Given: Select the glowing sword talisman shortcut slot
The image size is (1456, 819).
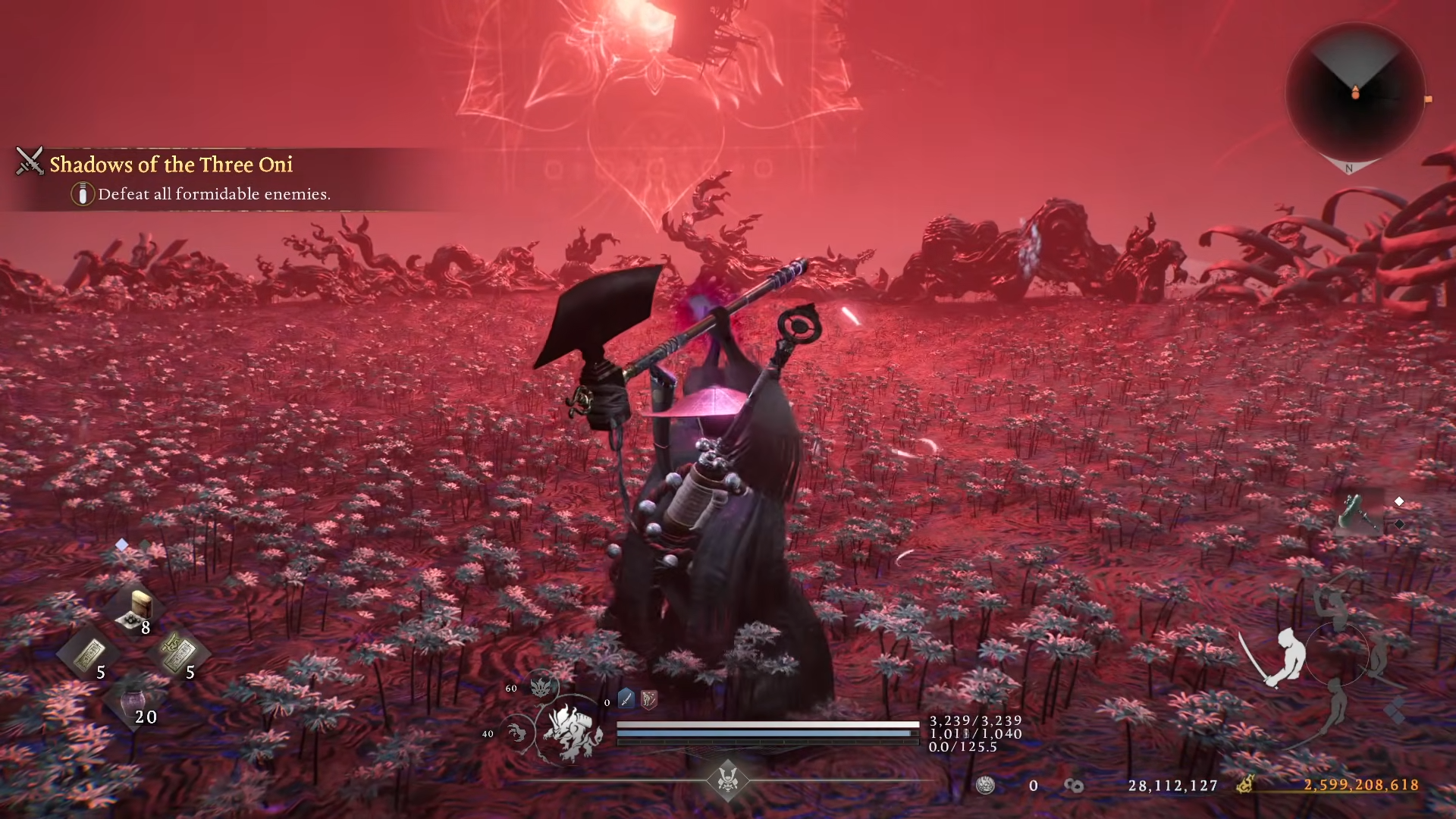Looking at the screenshot, I should point(179,651).
